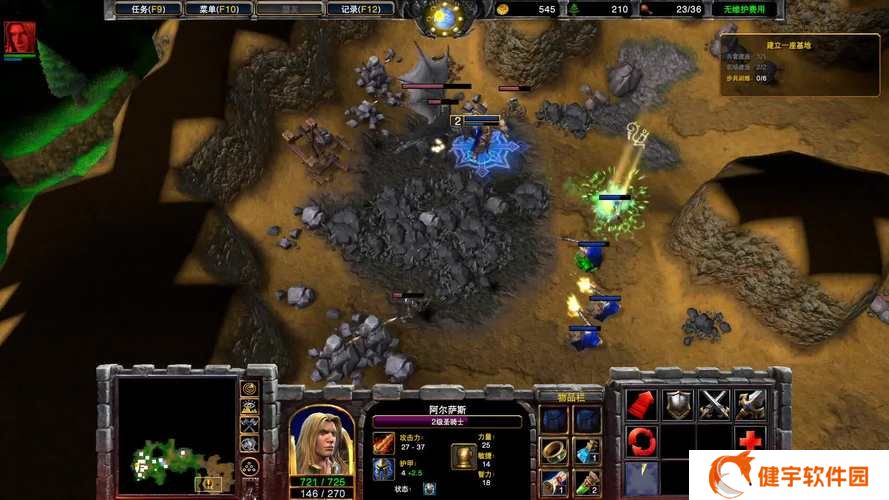Screen dimensions: 889x500
Task: Use the blue potion in the inventory
Action: (586, 451)
